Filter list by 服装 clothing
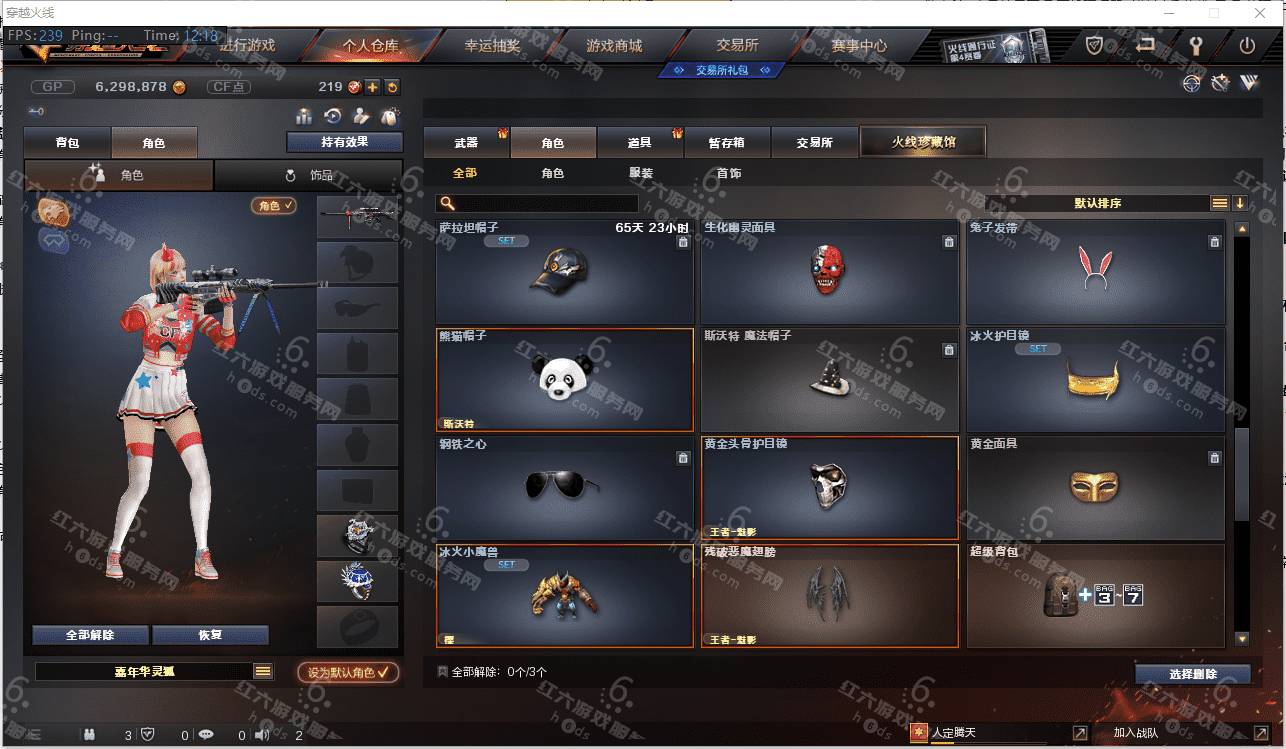The height and width of the screenshot is (749, 1286). (x=641, y=173)
